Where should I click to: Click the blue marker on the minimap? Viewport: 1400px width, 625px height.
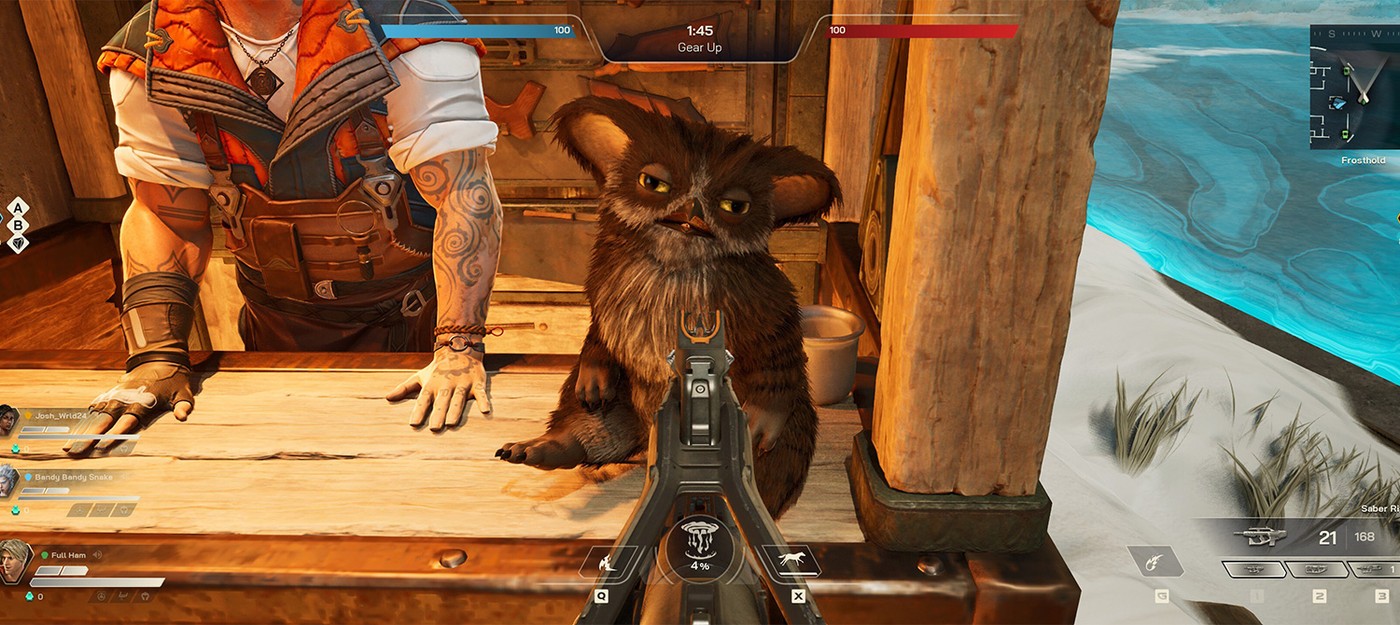coord(1338,102)
